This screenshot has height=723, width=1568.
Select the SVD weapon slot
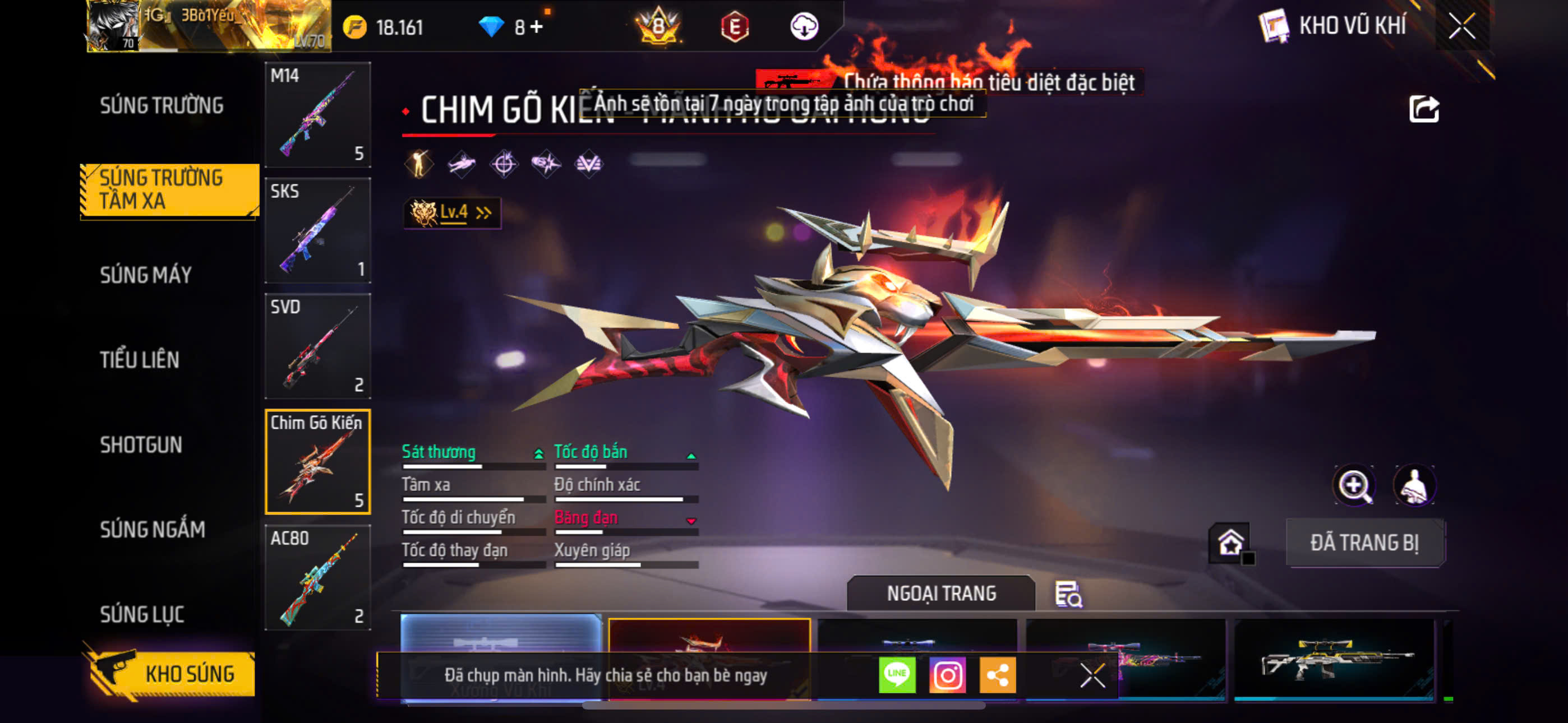pos(318,346)
